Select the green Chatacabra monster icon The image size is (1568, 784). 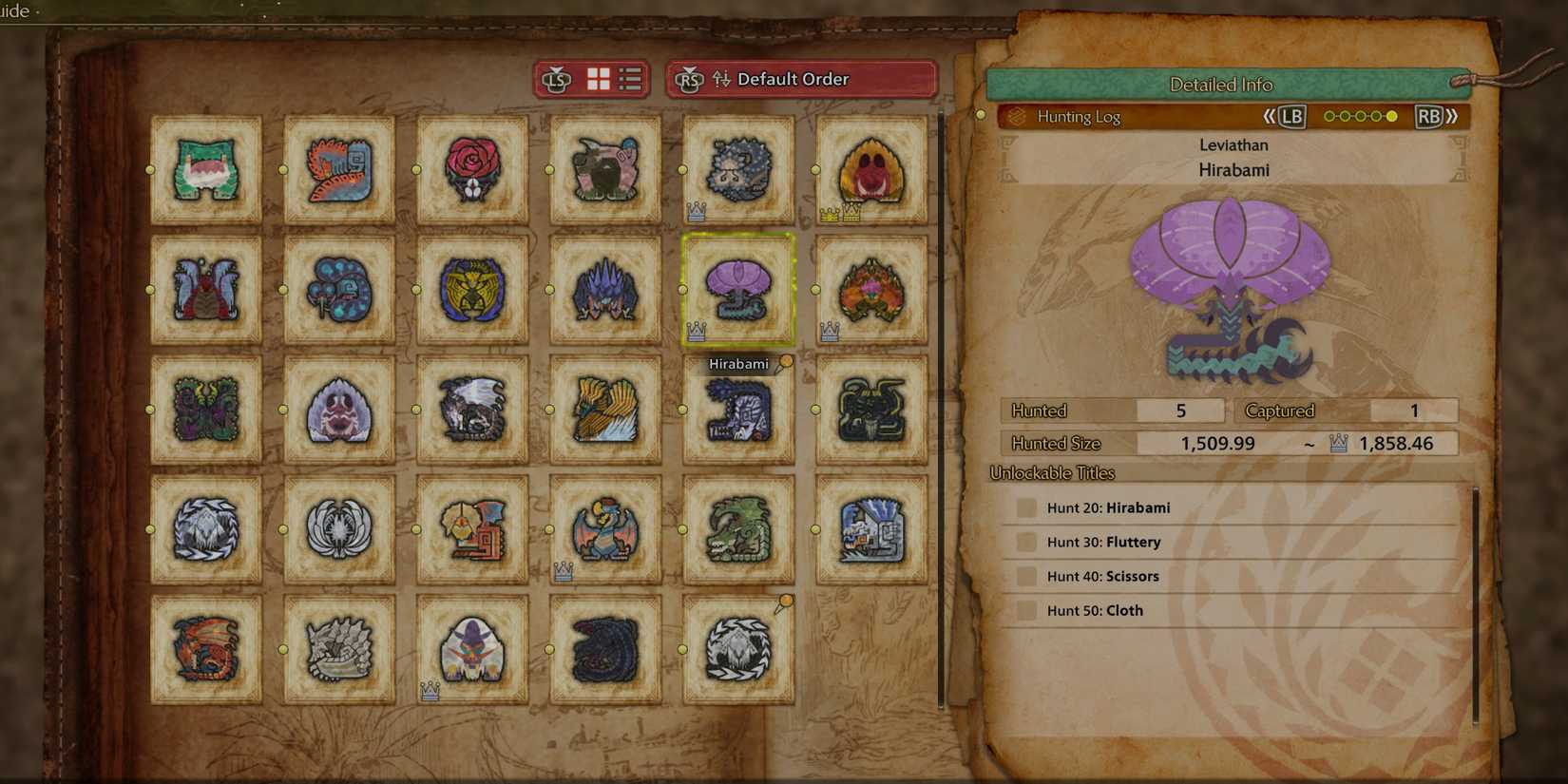pos(205,171)
